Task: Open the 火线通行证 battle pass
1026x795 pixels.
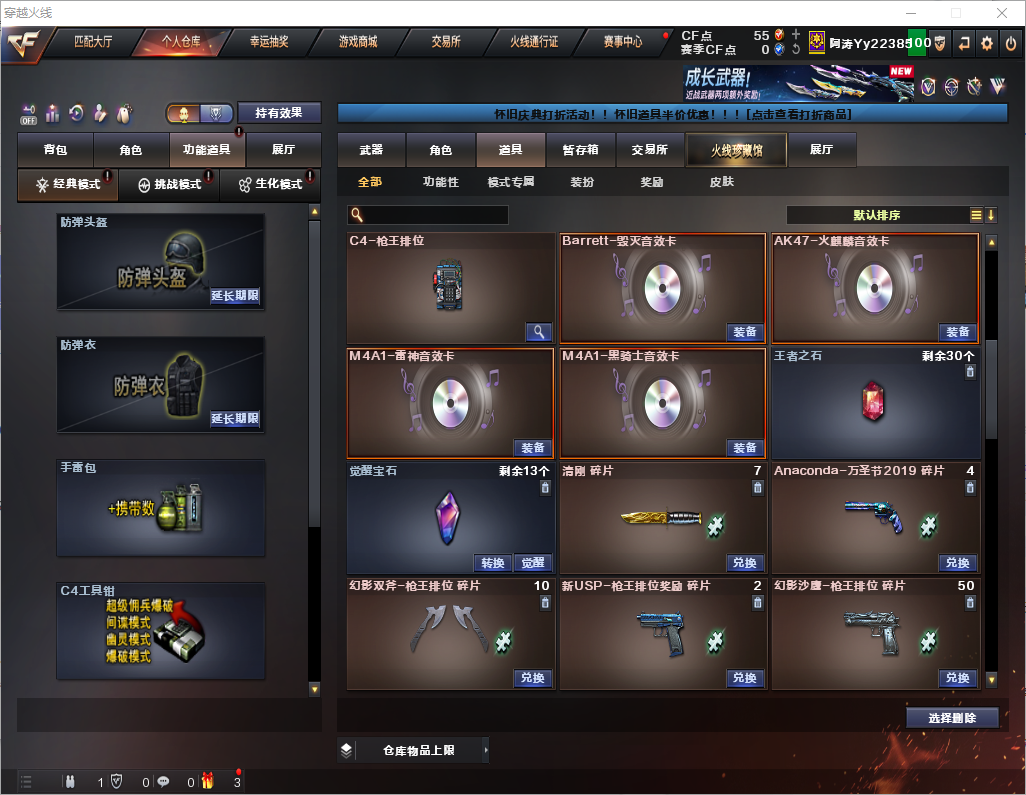Action: [534, 42]
